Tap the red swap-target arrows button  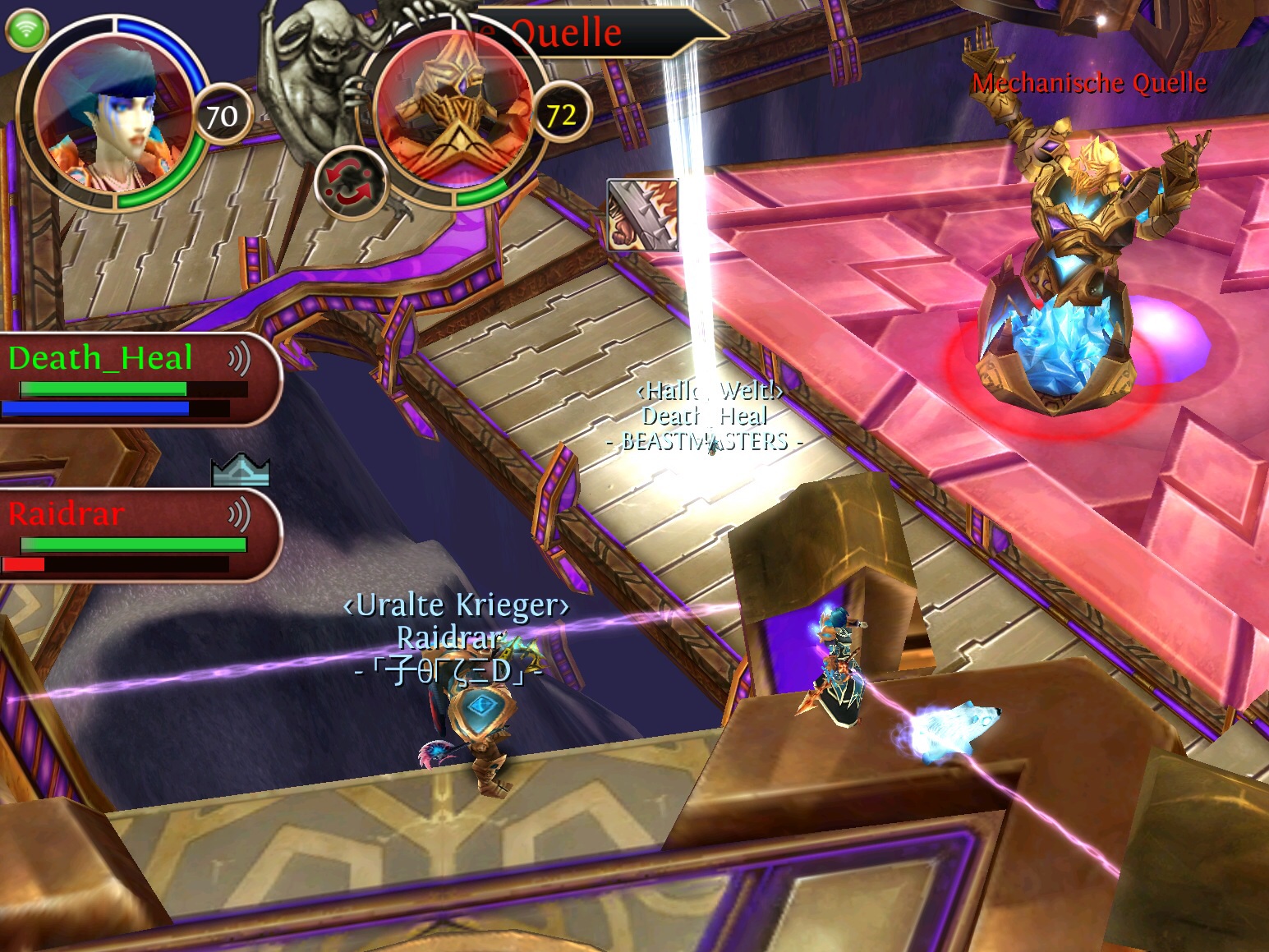(x=352, y=183)
